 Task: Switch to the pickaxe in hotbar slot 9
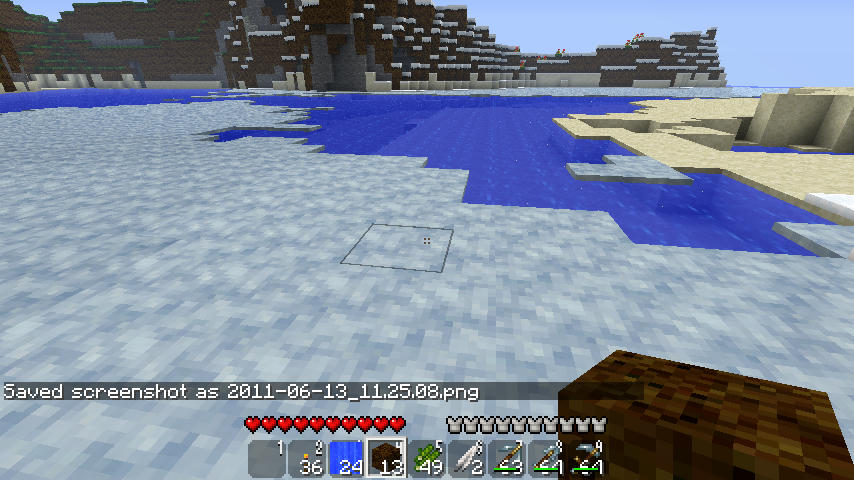[x=587, y=459]
